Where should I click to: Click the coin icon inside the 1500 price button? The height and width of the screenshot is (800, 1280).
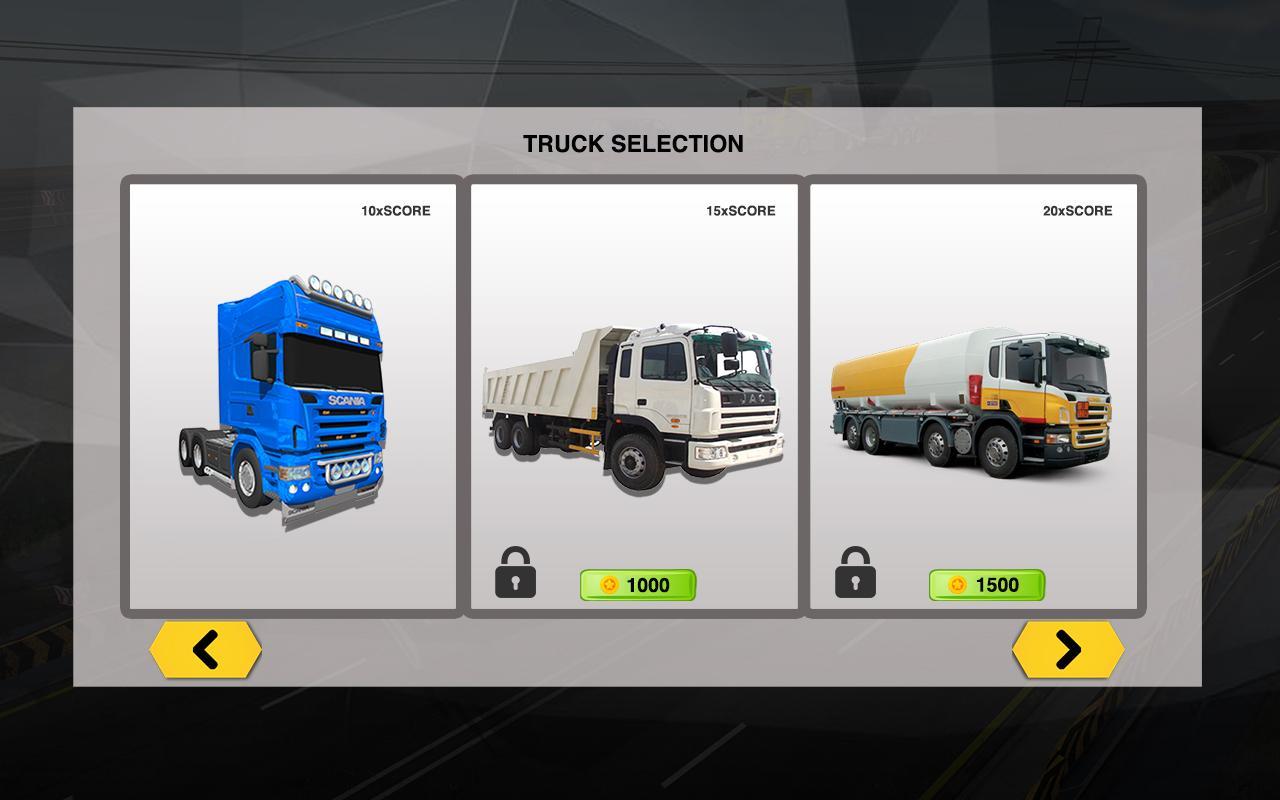[959, 586]
